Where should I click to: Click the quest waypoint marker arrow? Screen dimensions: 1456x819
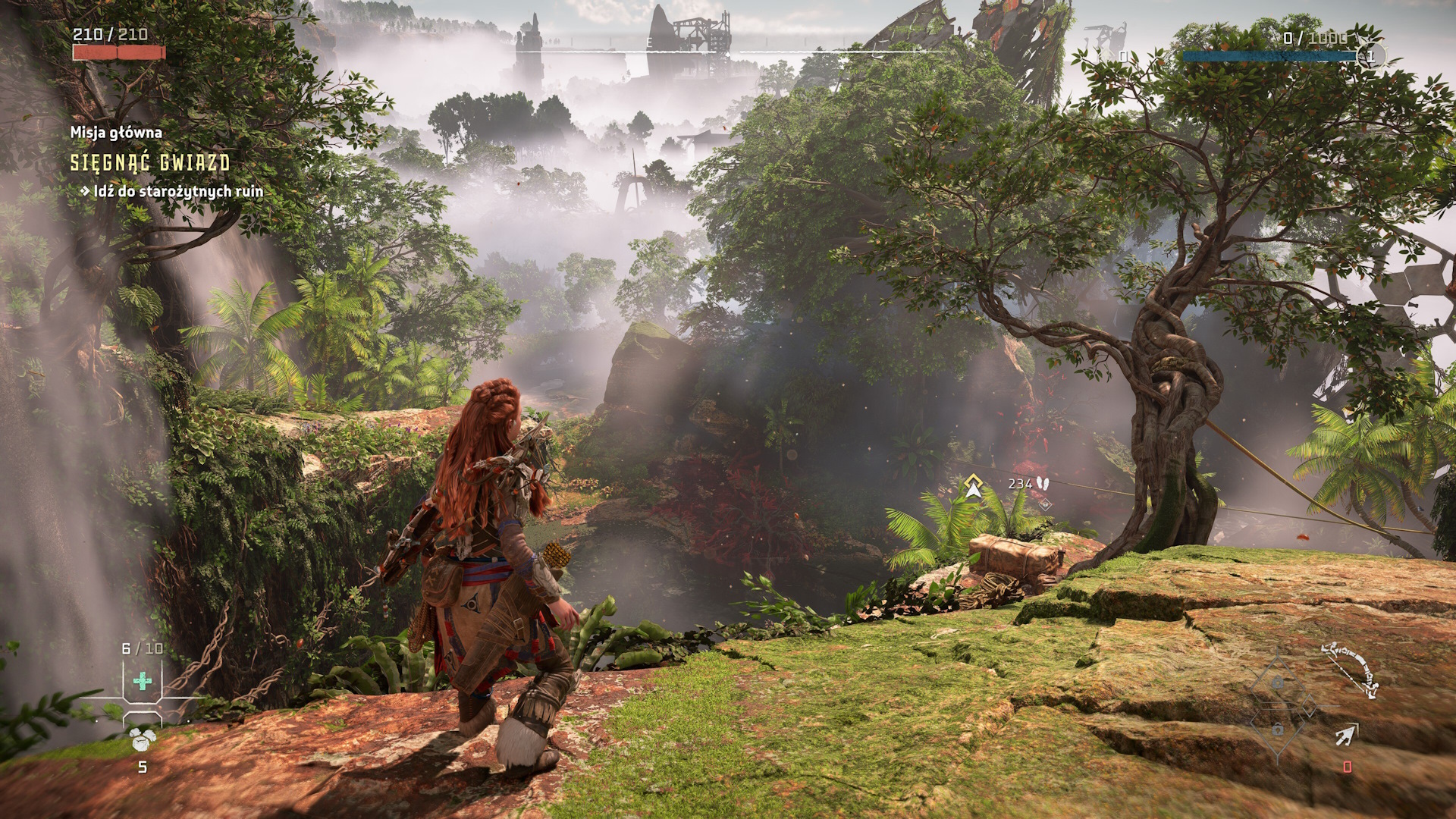coord(973,487)
